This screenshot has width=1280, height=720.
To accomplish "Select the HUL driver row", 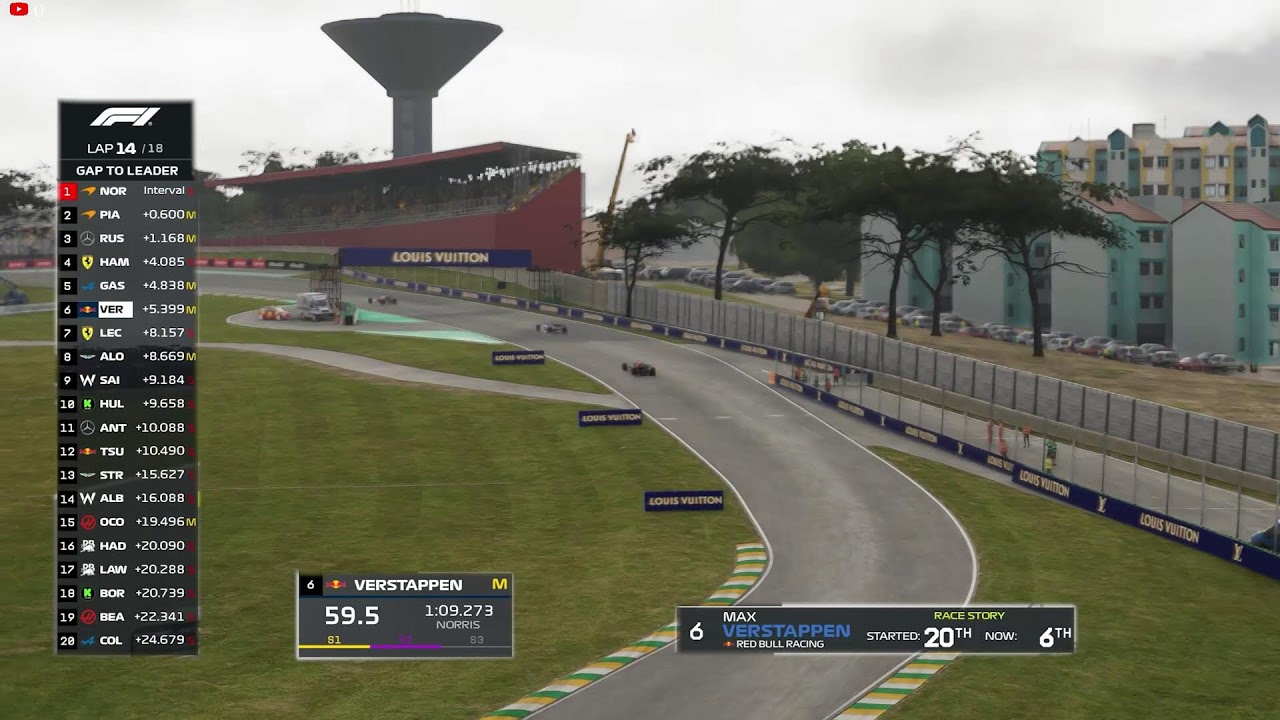I will pyautogui.click(x=126, y=404).
